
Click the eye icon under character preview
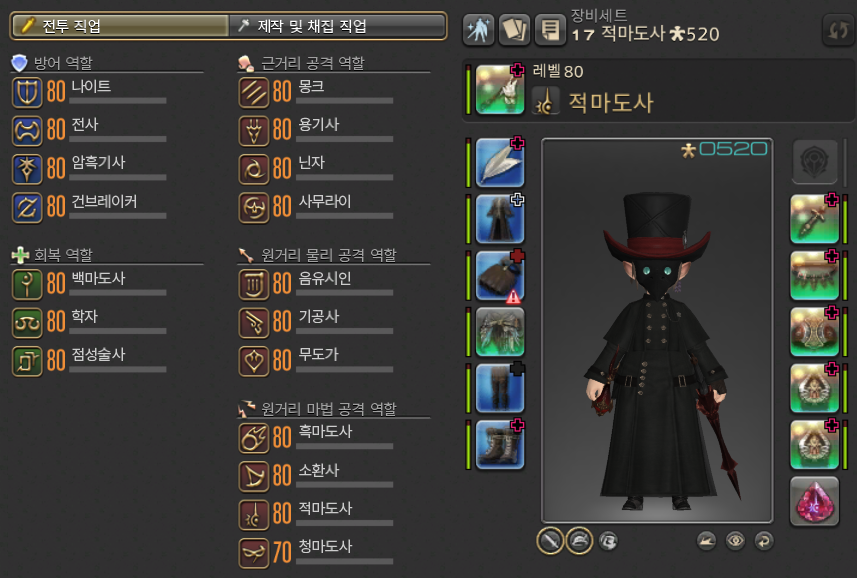[735, 541]
